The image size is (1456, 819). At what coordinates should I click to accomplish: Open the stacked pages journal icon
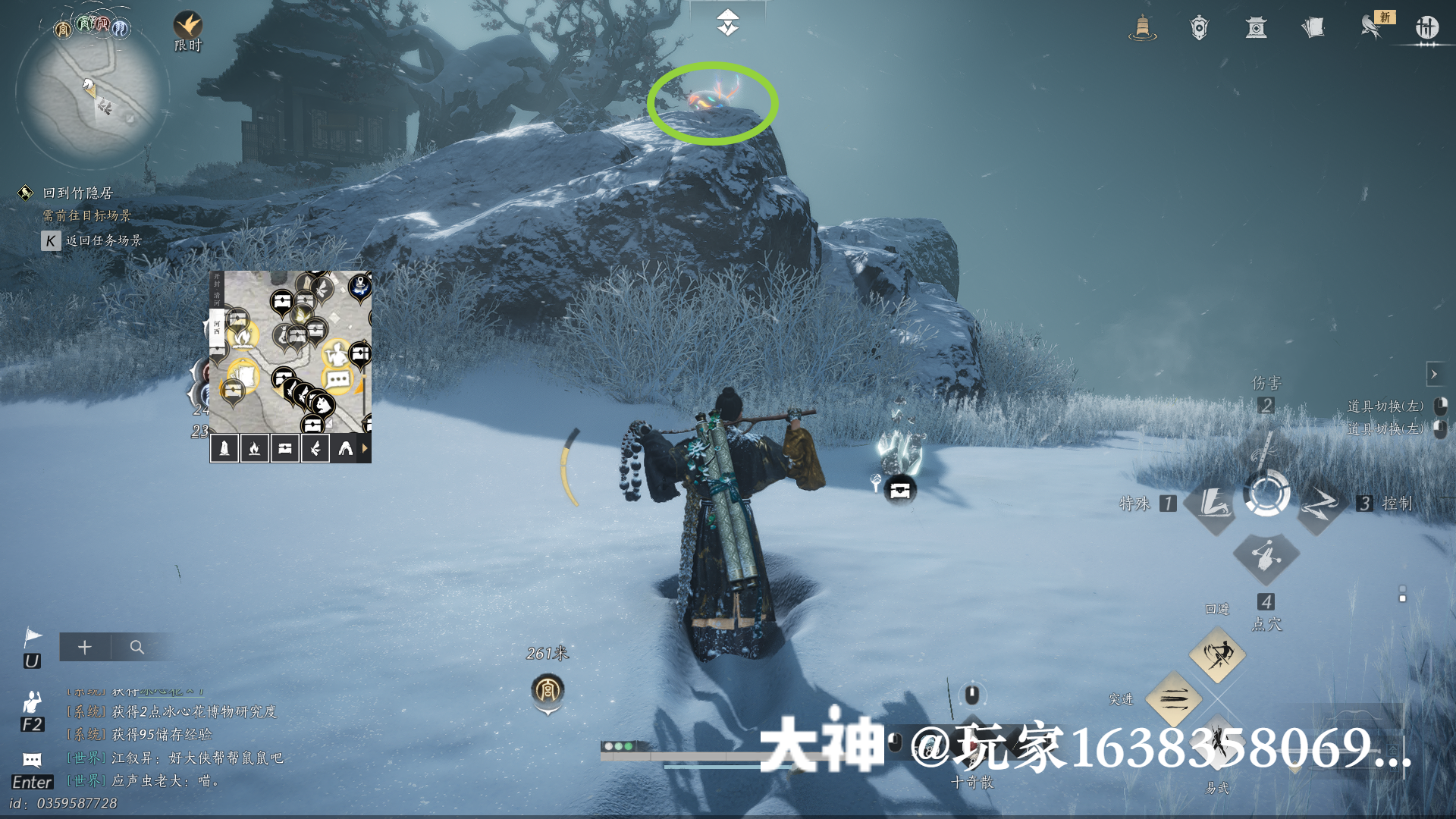pos(1313,28)
